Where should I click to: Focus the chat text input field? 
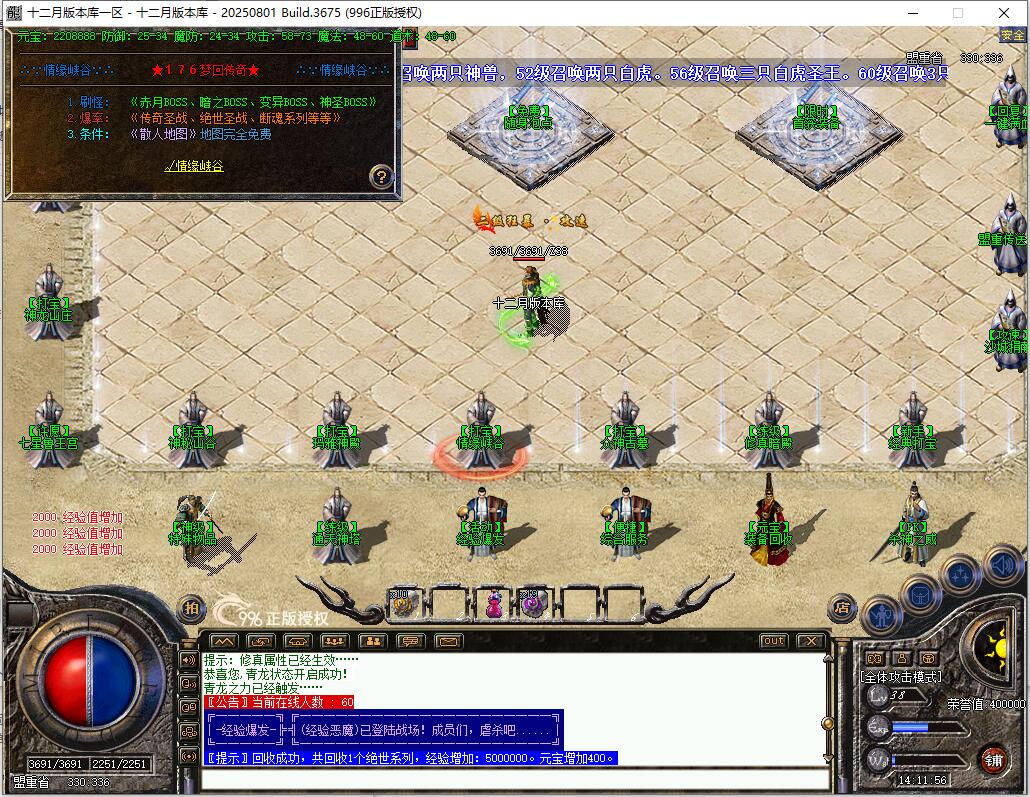[515, 779]
